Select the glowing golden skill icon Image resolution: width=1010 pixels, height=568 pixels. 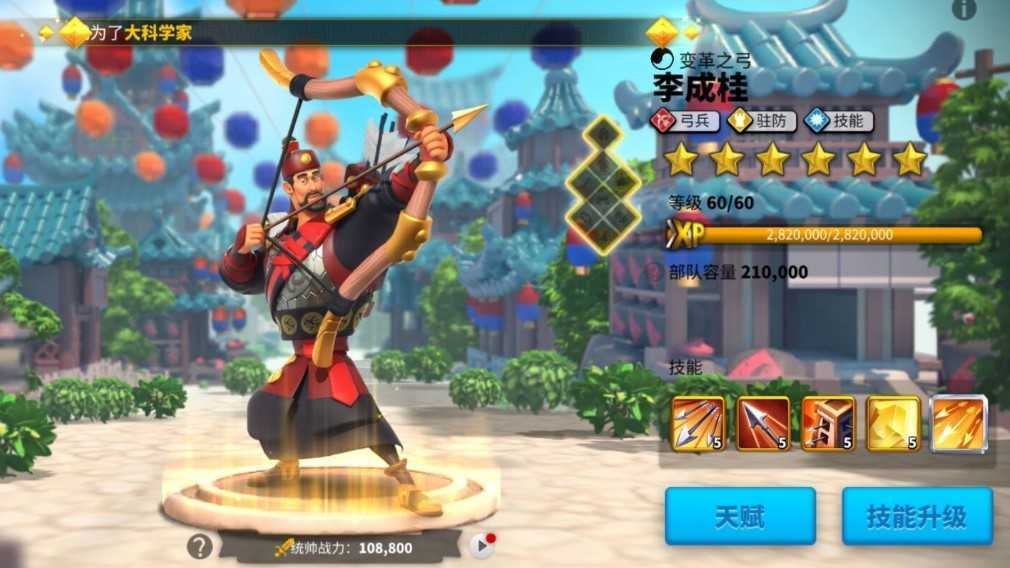point(893,423)
